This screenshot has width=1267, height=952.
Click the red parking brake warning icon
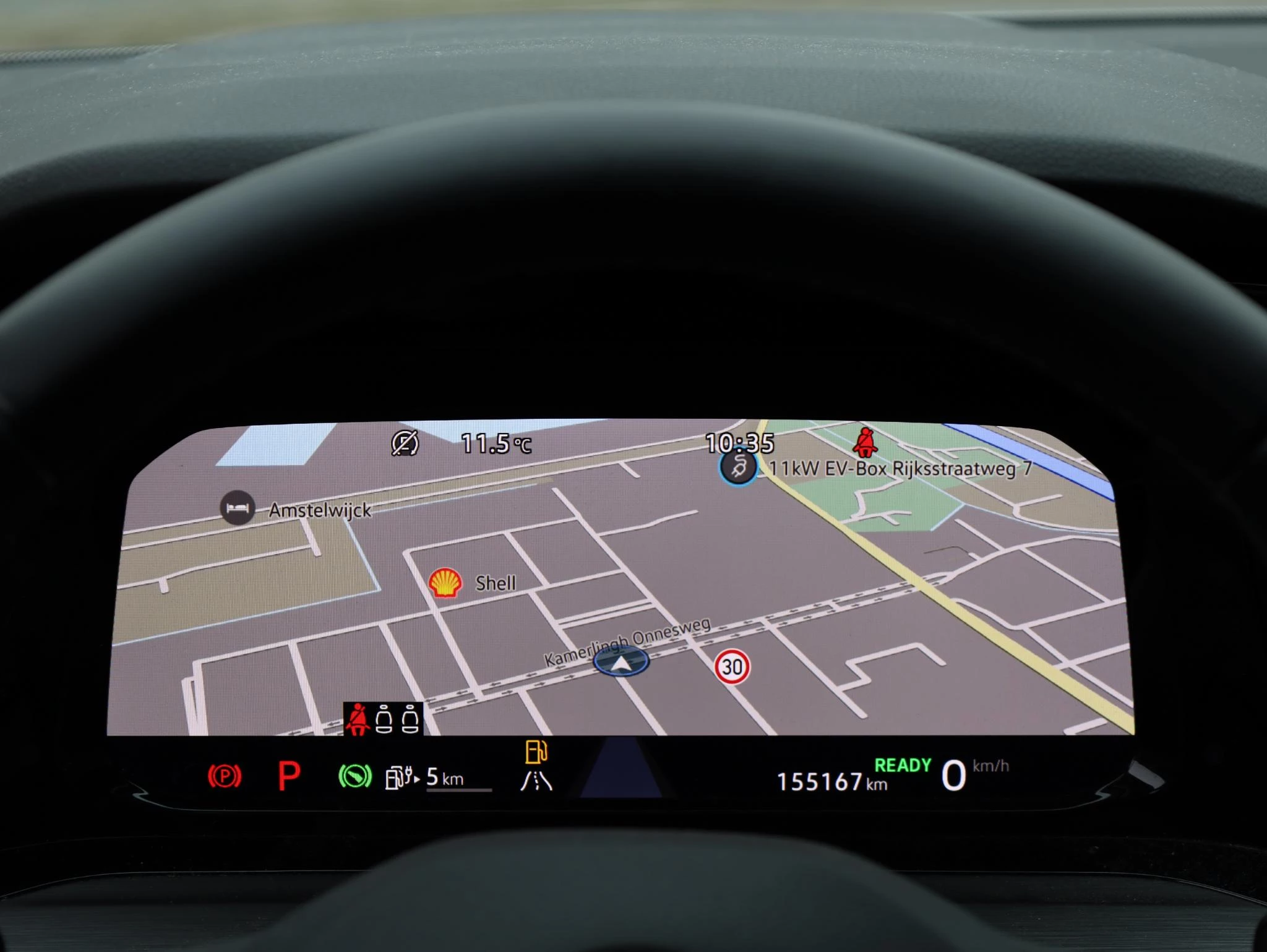pos(225,776)
